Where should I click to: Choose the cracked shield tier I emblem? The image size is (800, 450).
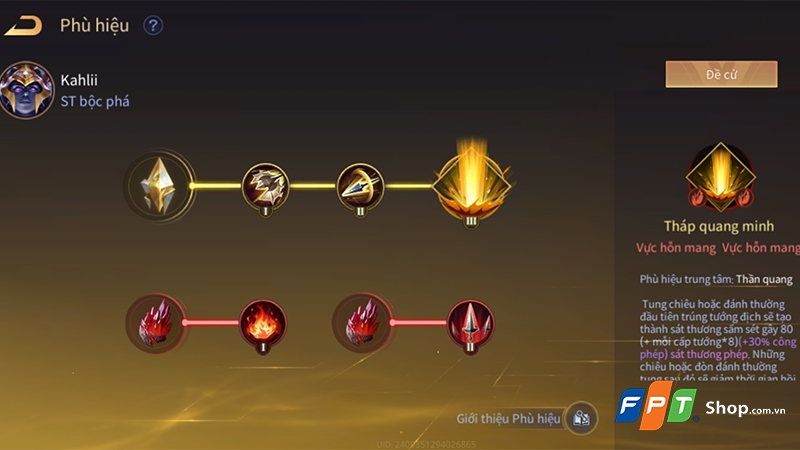click(266, 185)
